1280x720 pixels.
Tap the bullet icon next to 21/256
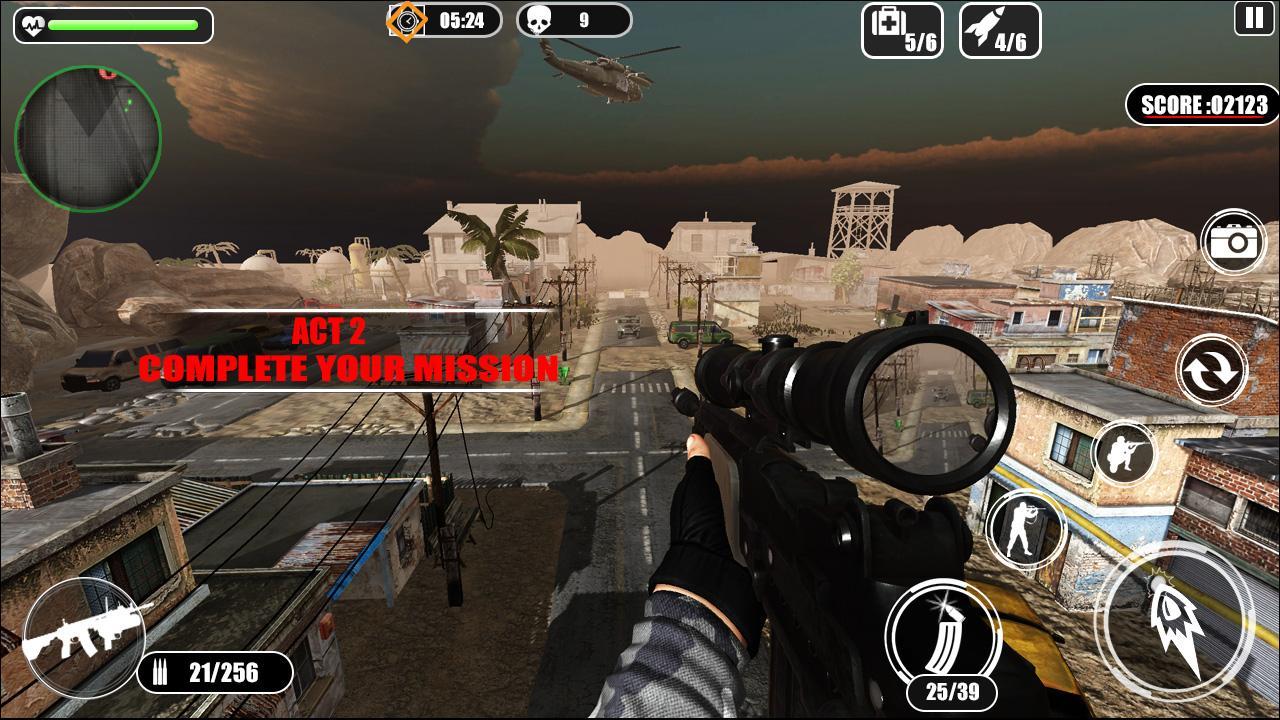click(x=160, y=674)
